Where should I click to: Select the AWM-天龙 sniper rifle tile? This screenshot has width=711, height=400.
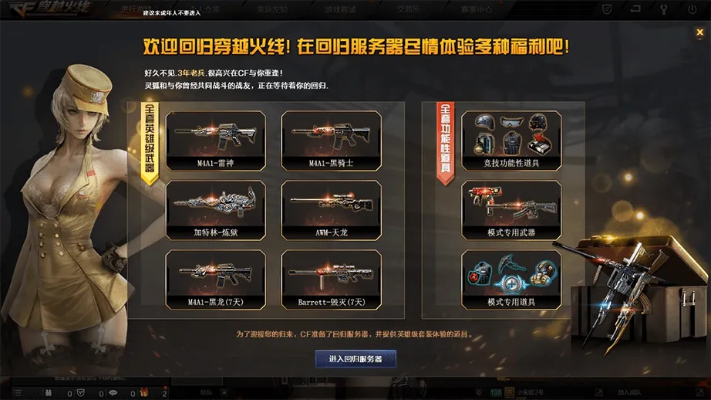tap(331, 209)
